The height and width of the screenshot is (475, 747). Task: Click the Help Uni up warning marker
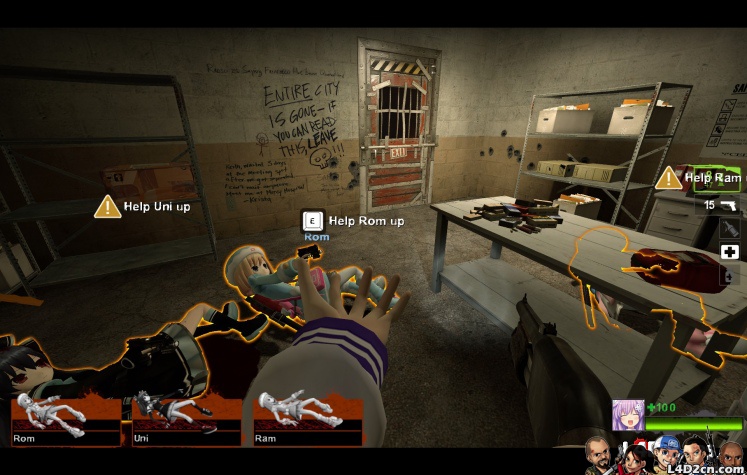107,207
